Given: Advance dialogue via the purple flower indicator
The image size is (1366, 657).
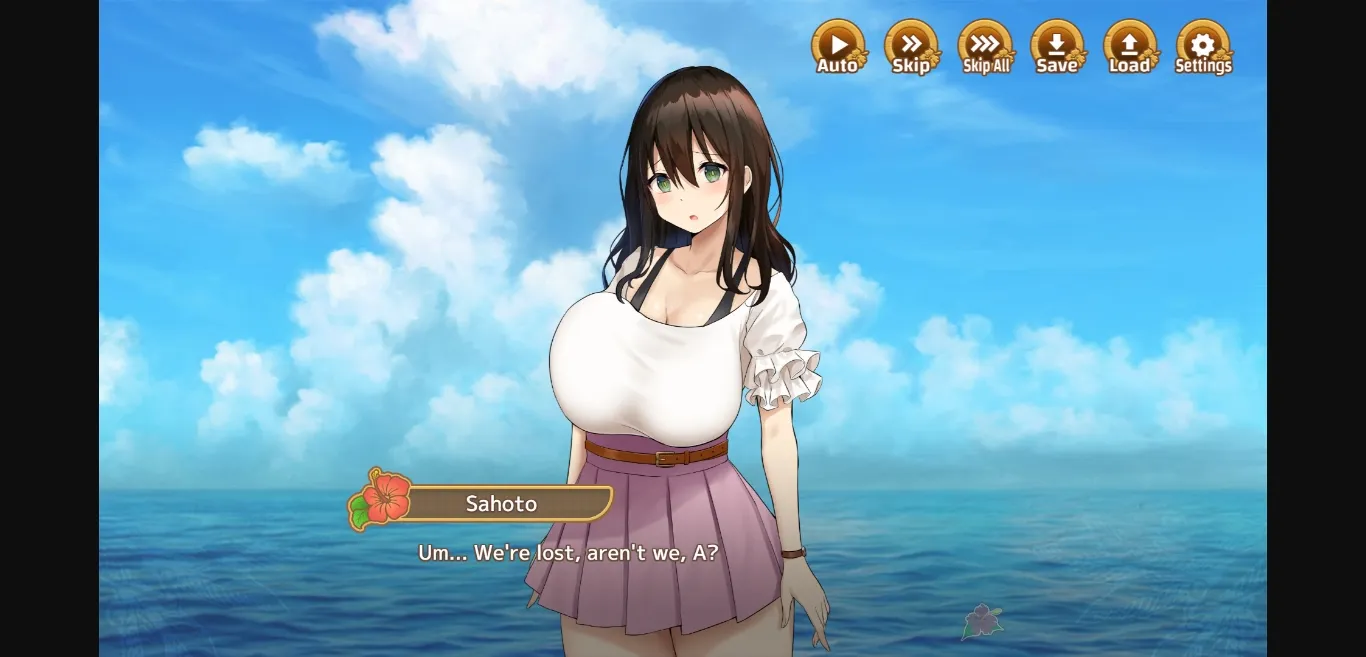Looking at the screenshot, I should pyautogui.click(x=982, y=621).
